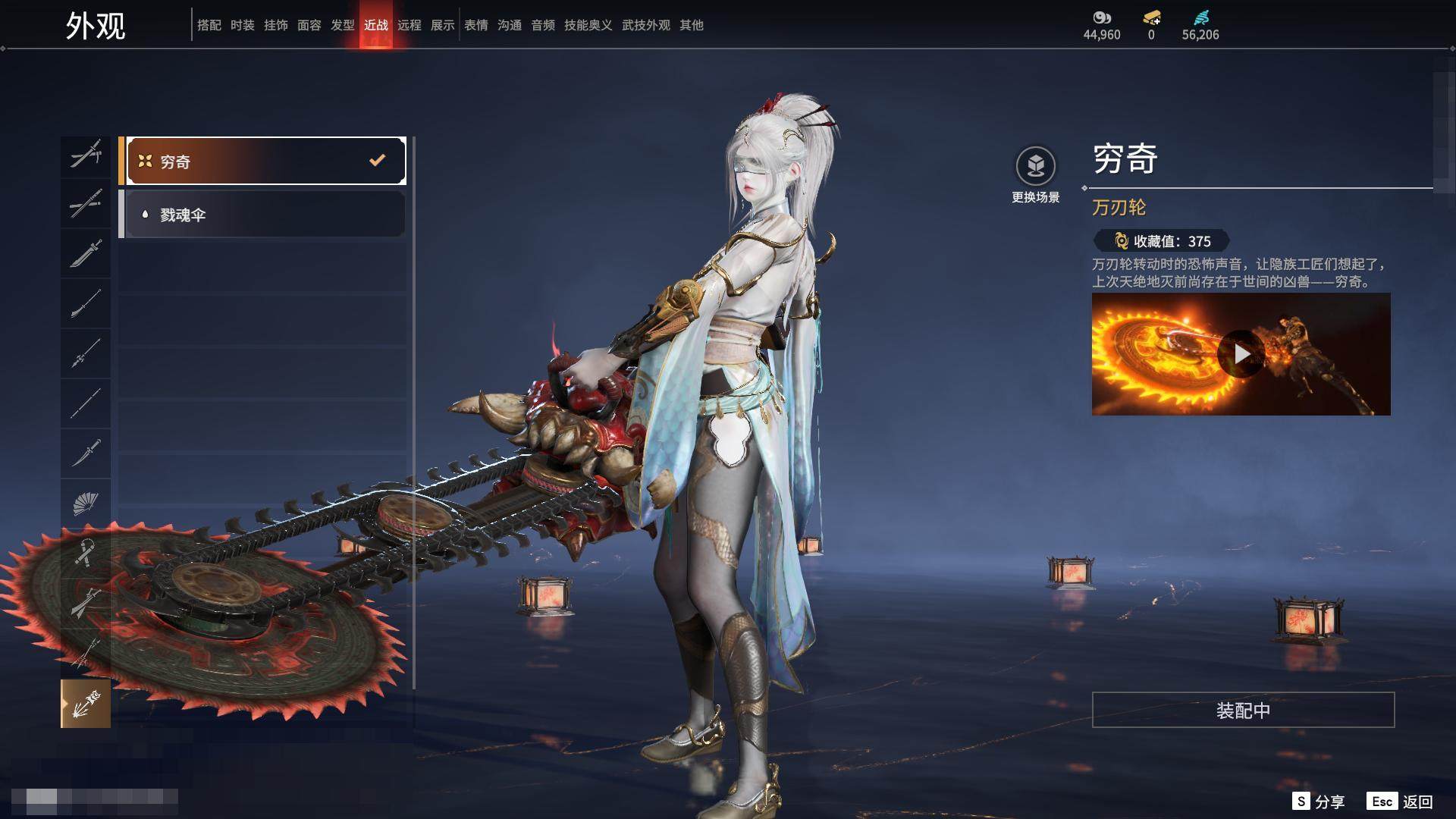Select the 挂饰 accessories tab
The height and width of the screenshot is (819, 1456).
click(x=275, y=25)
